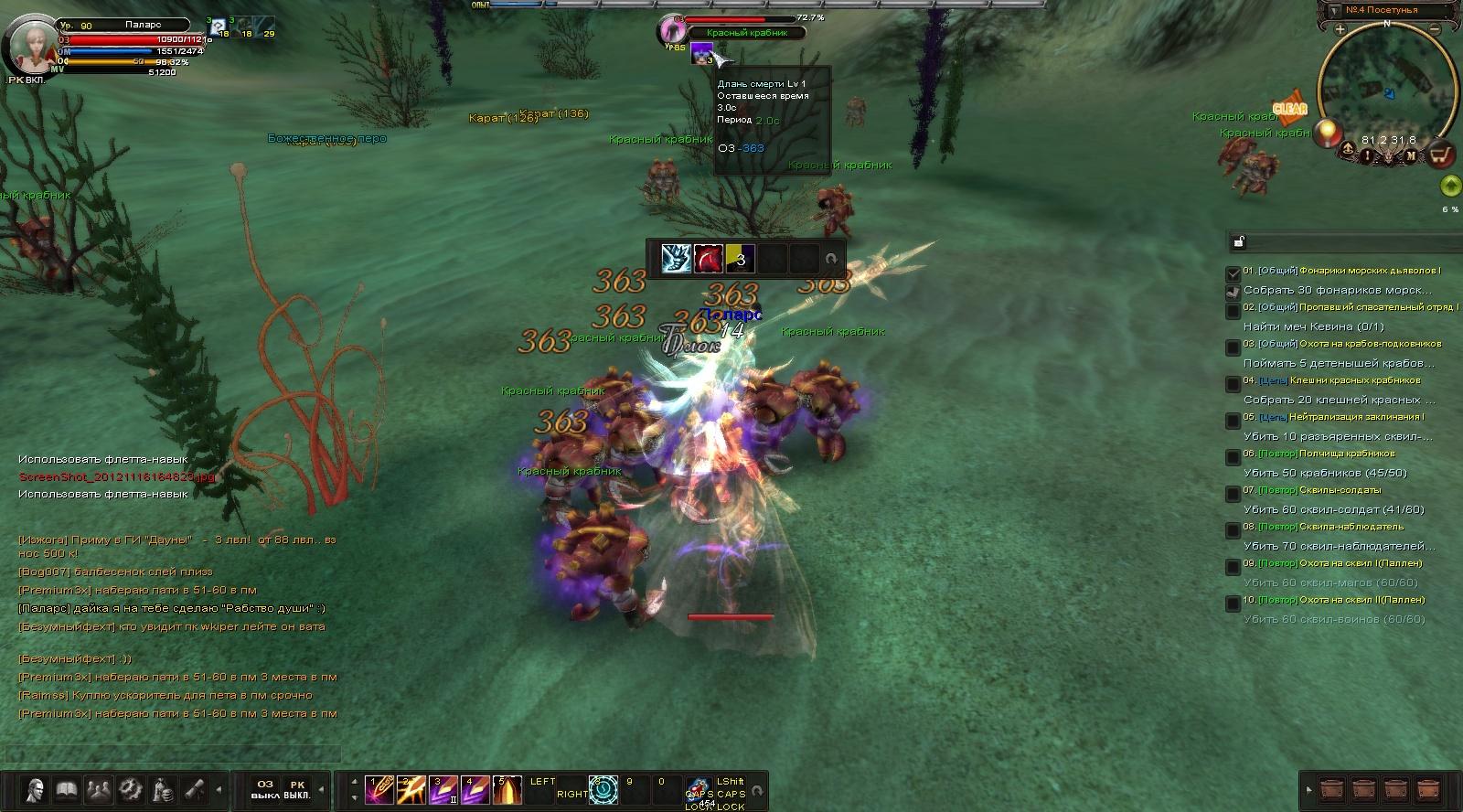This screenshot has width=1463, height=812.
Task: Zoom out the minimap with the minus button
Action: 1436,29
